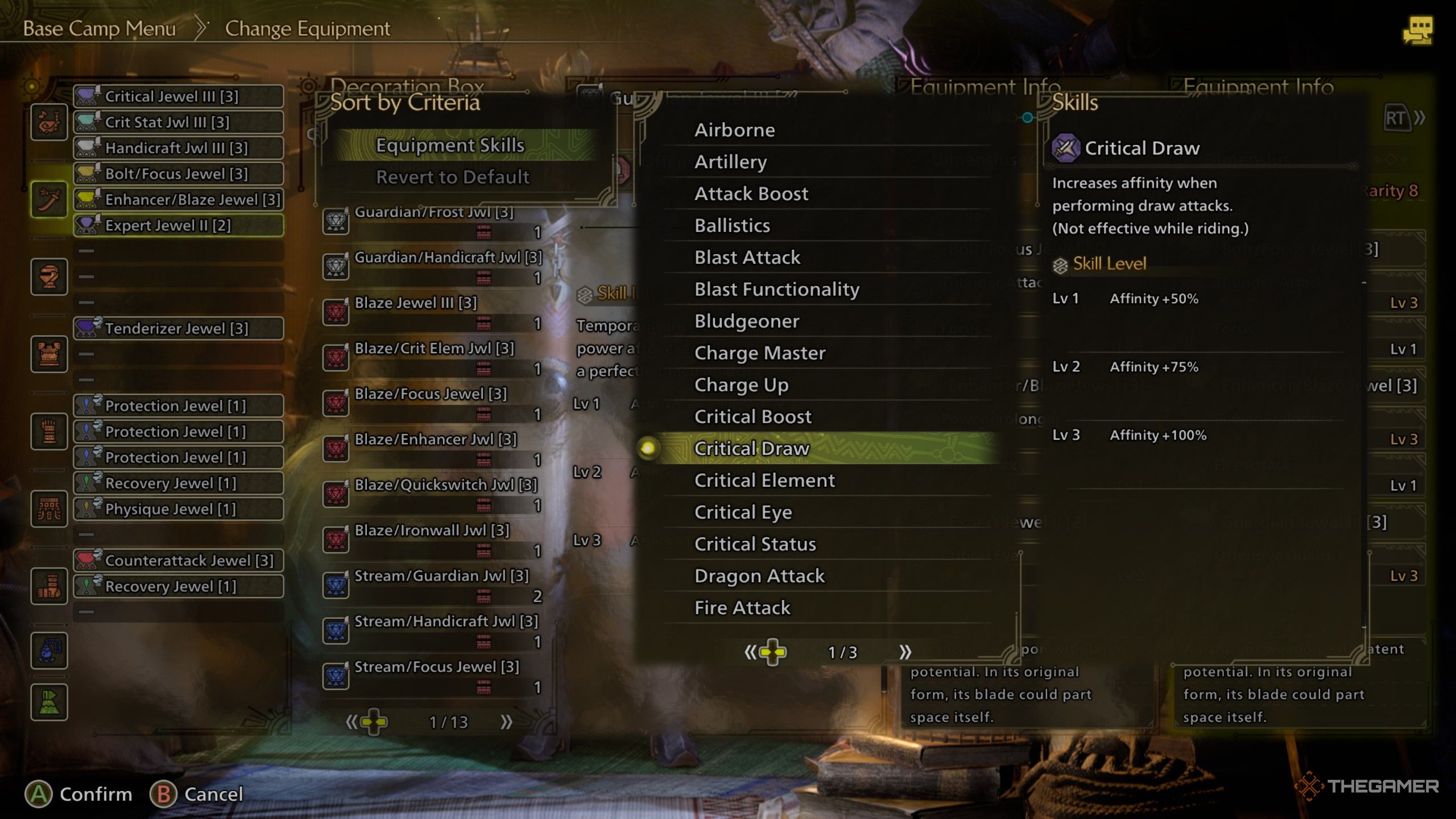Advance to next decoration box page
The height and width of the screenshot is (819, 1456).
[x=506, y=722]
